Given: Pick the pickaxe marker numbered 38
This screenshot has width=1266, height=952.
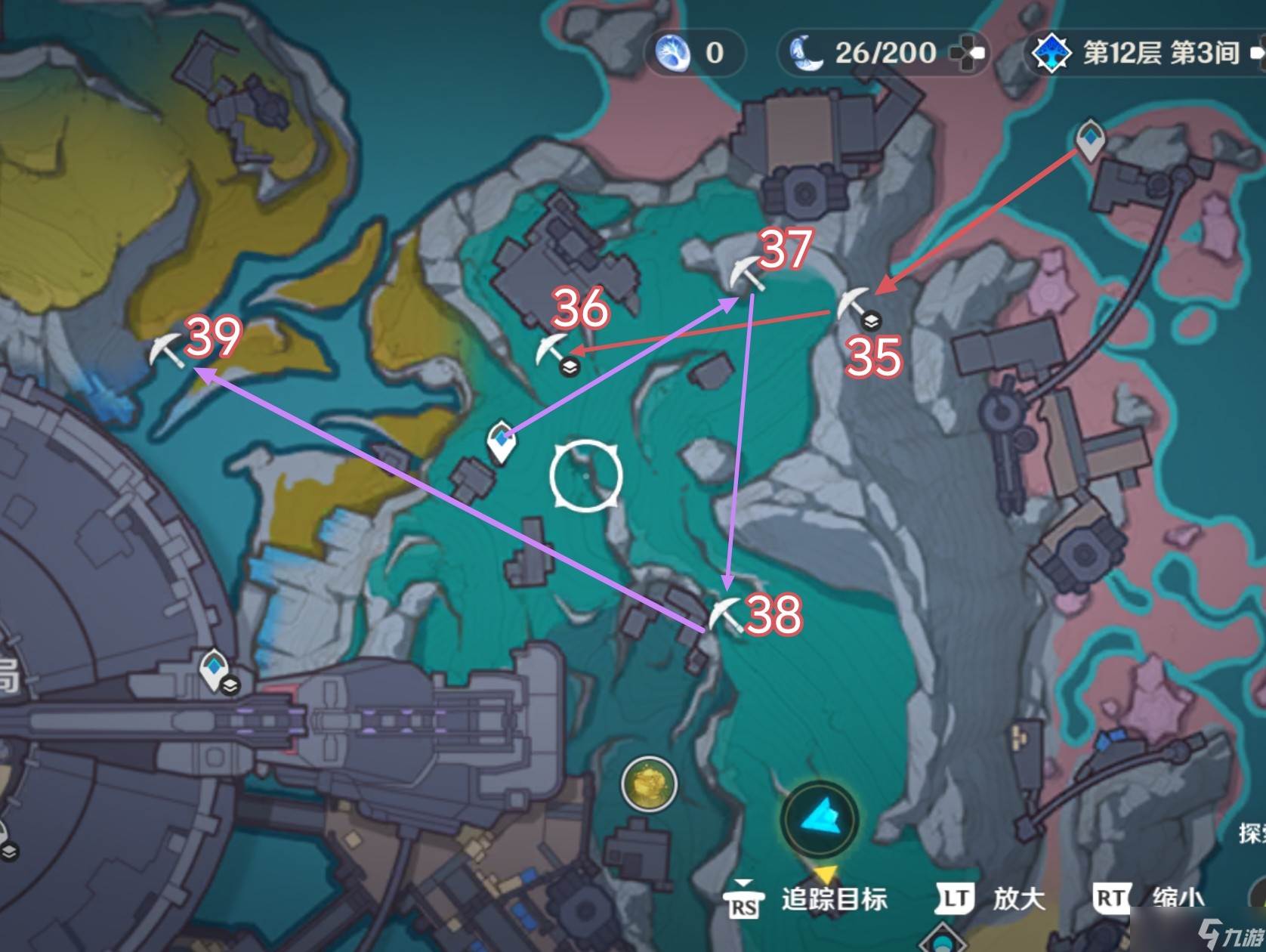Looking at the screenshot, I should (x=724, y=614).
